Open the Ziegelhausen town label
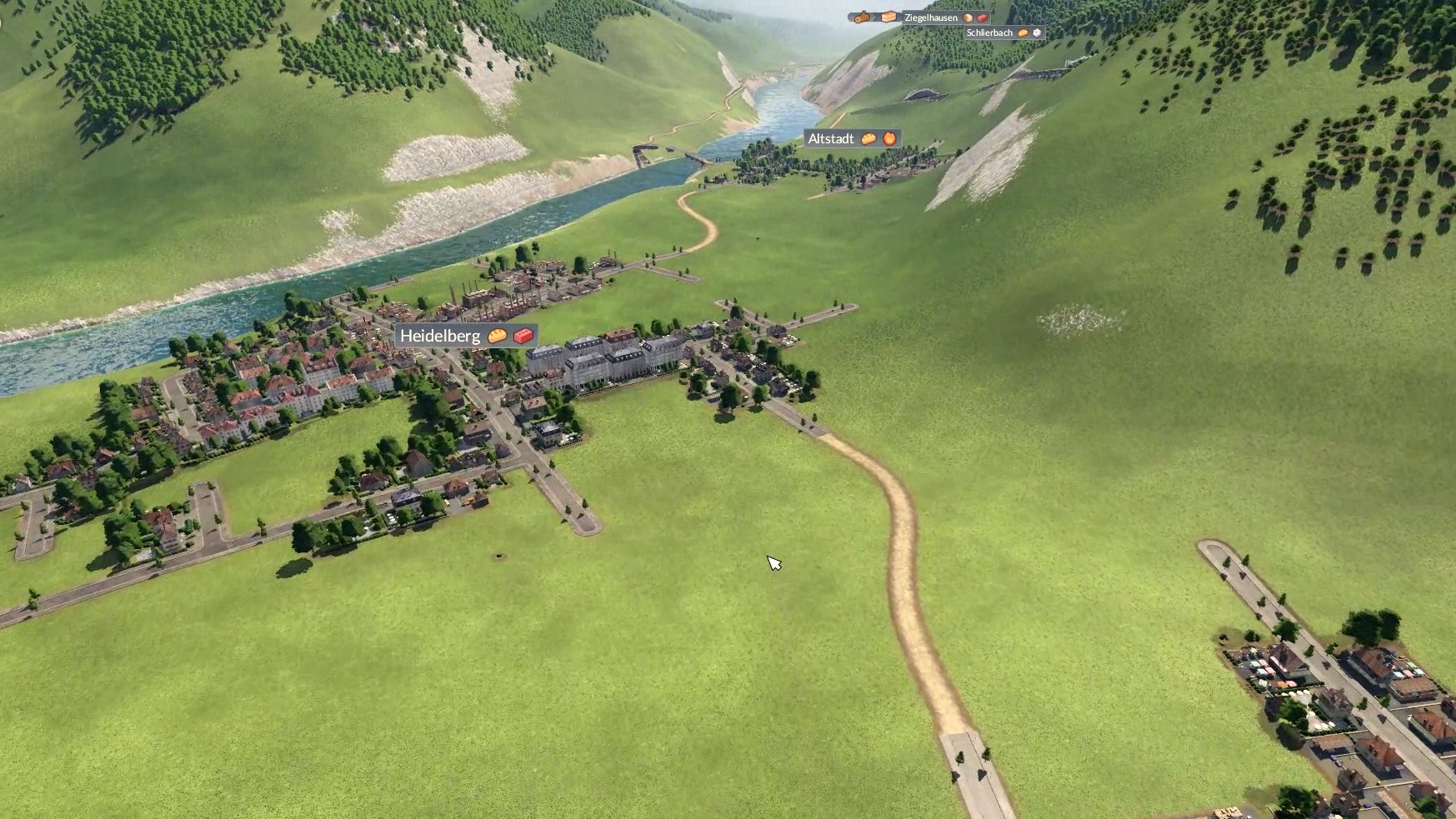This screenshot has width=1456, height=819. [931, 17]
